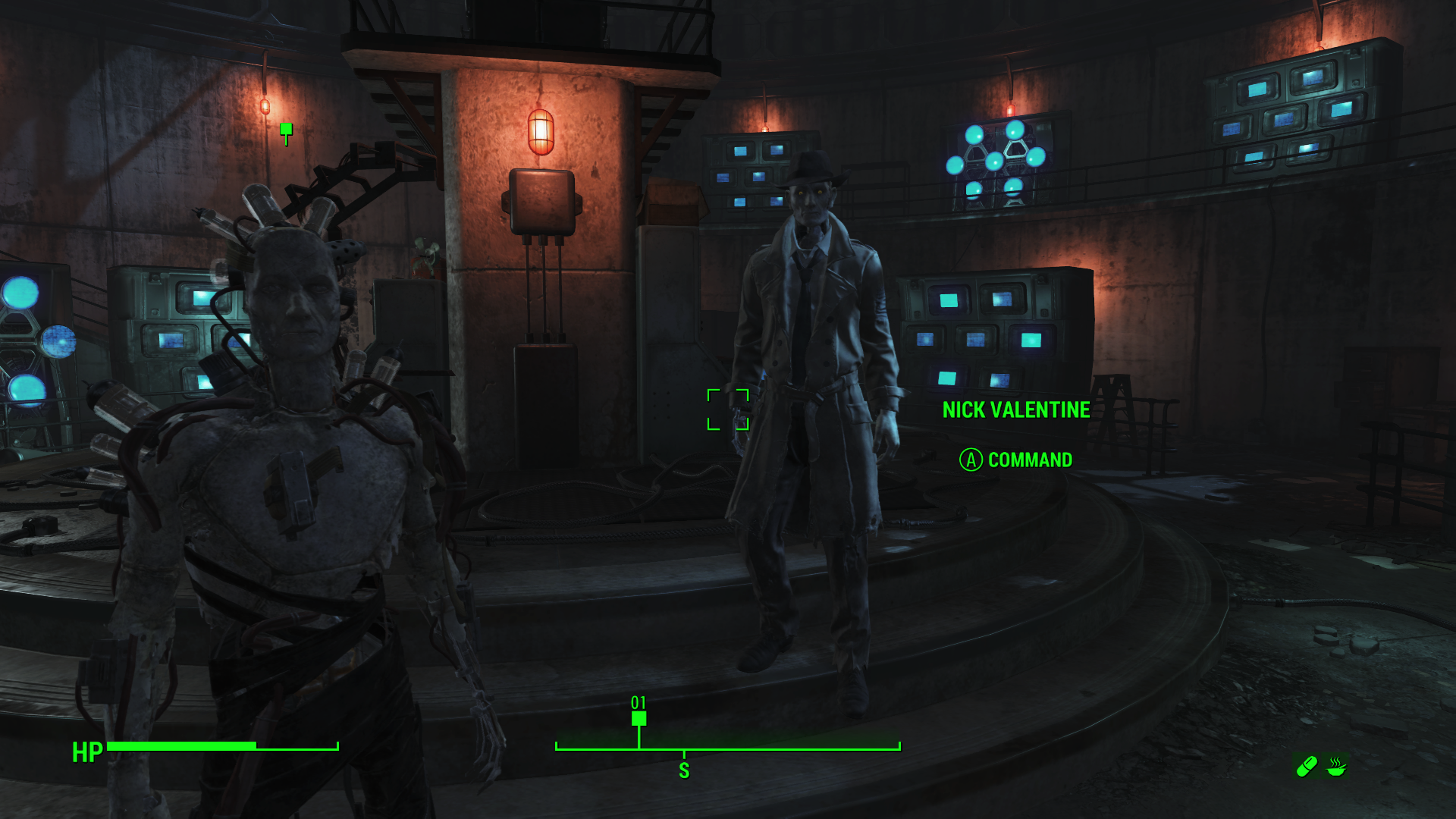The width and height of the screenshot is (1456, 819).
Task: Select the pill status effect icon
Action: [1306, 767]
